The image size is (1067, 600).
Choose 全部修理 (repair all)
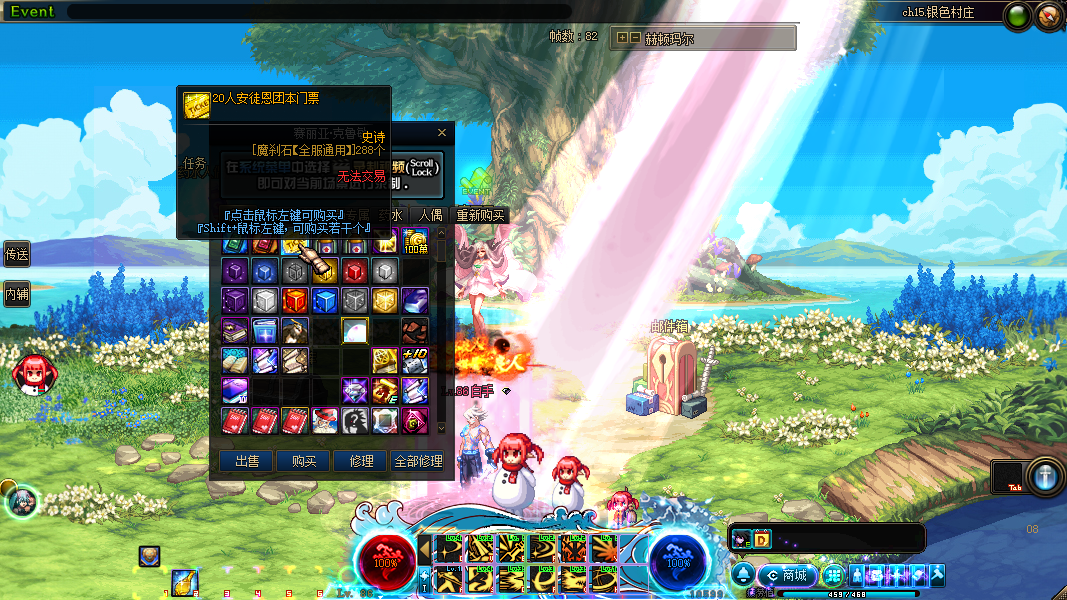418,461
